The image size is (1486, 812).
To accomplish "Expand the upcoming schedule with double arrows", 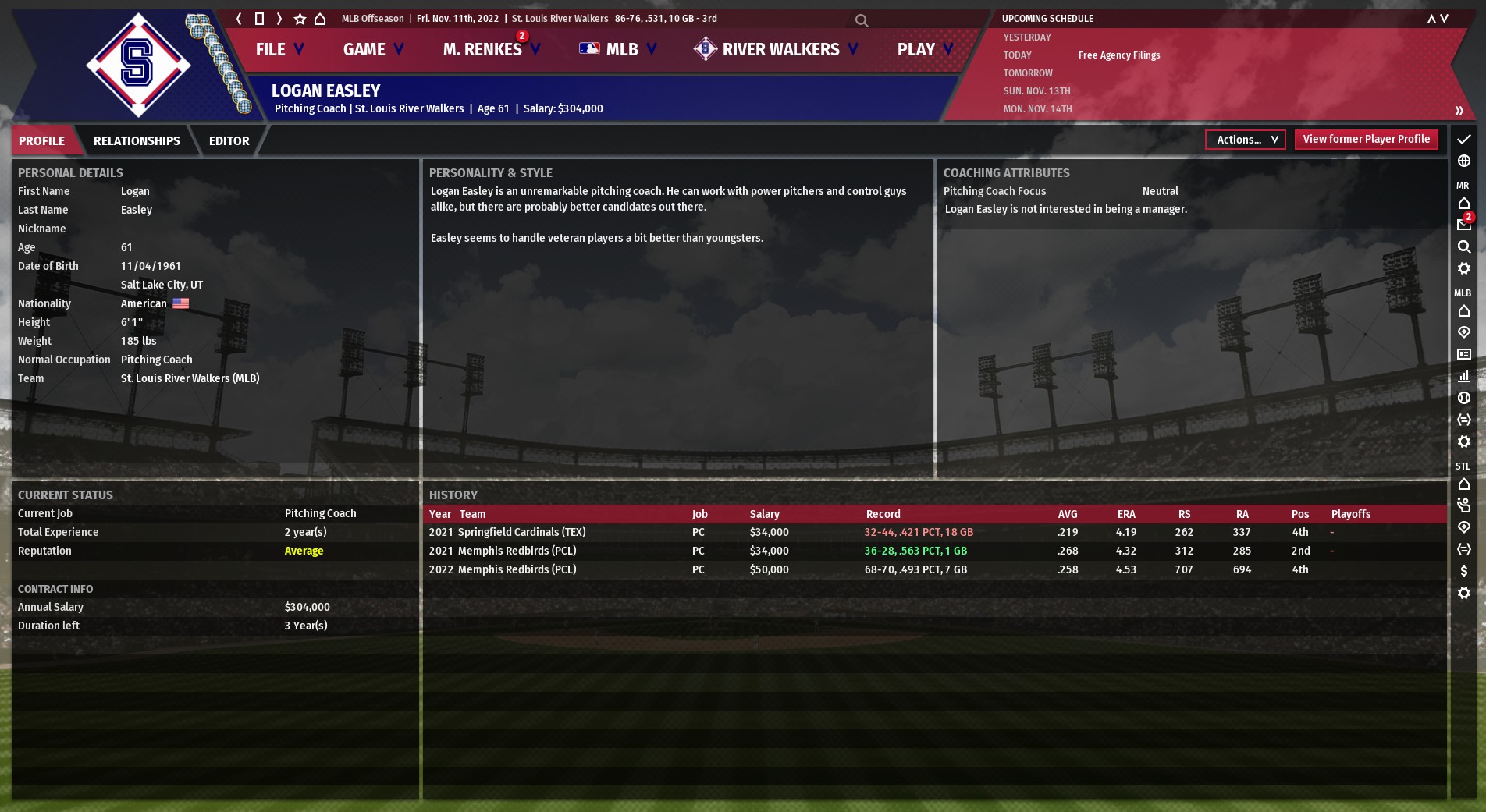I will 1459,110.
